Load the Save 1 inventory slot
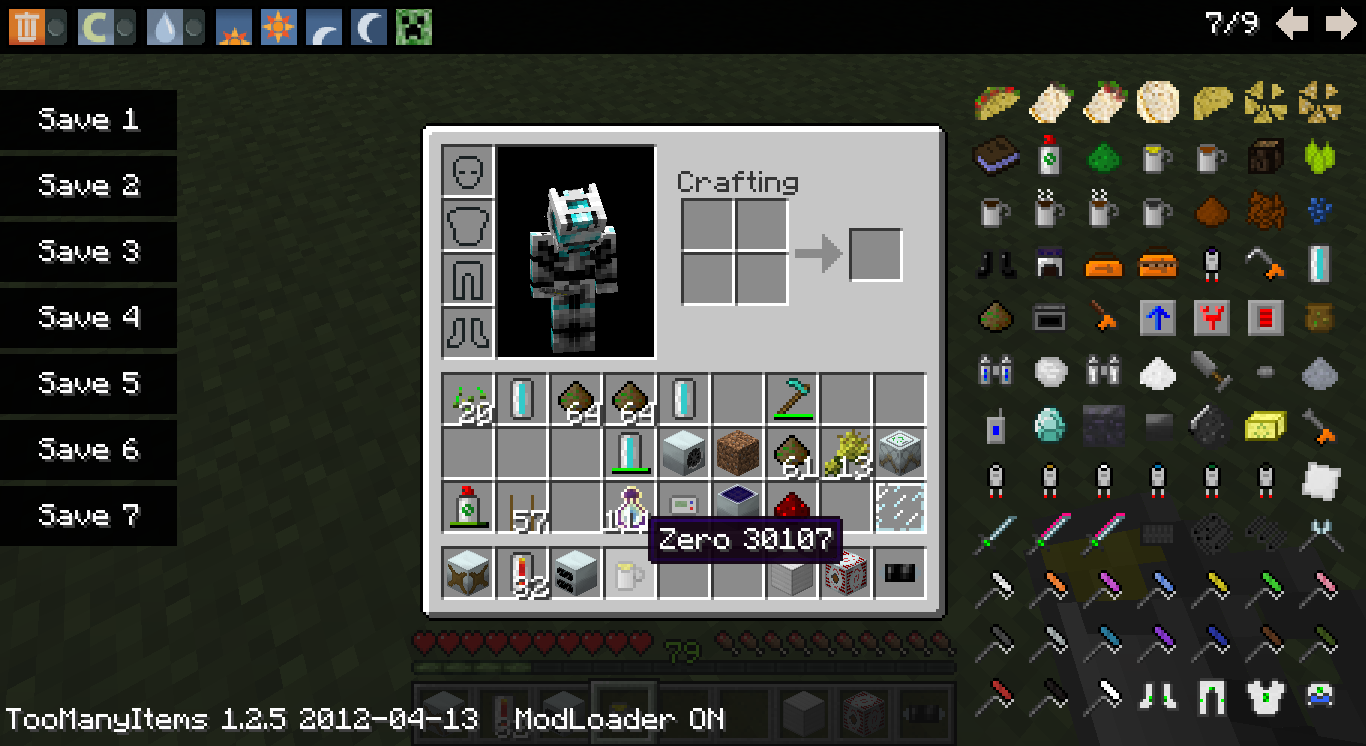The width and height of the screenshot is (1366, 746). tap(88, 120)
